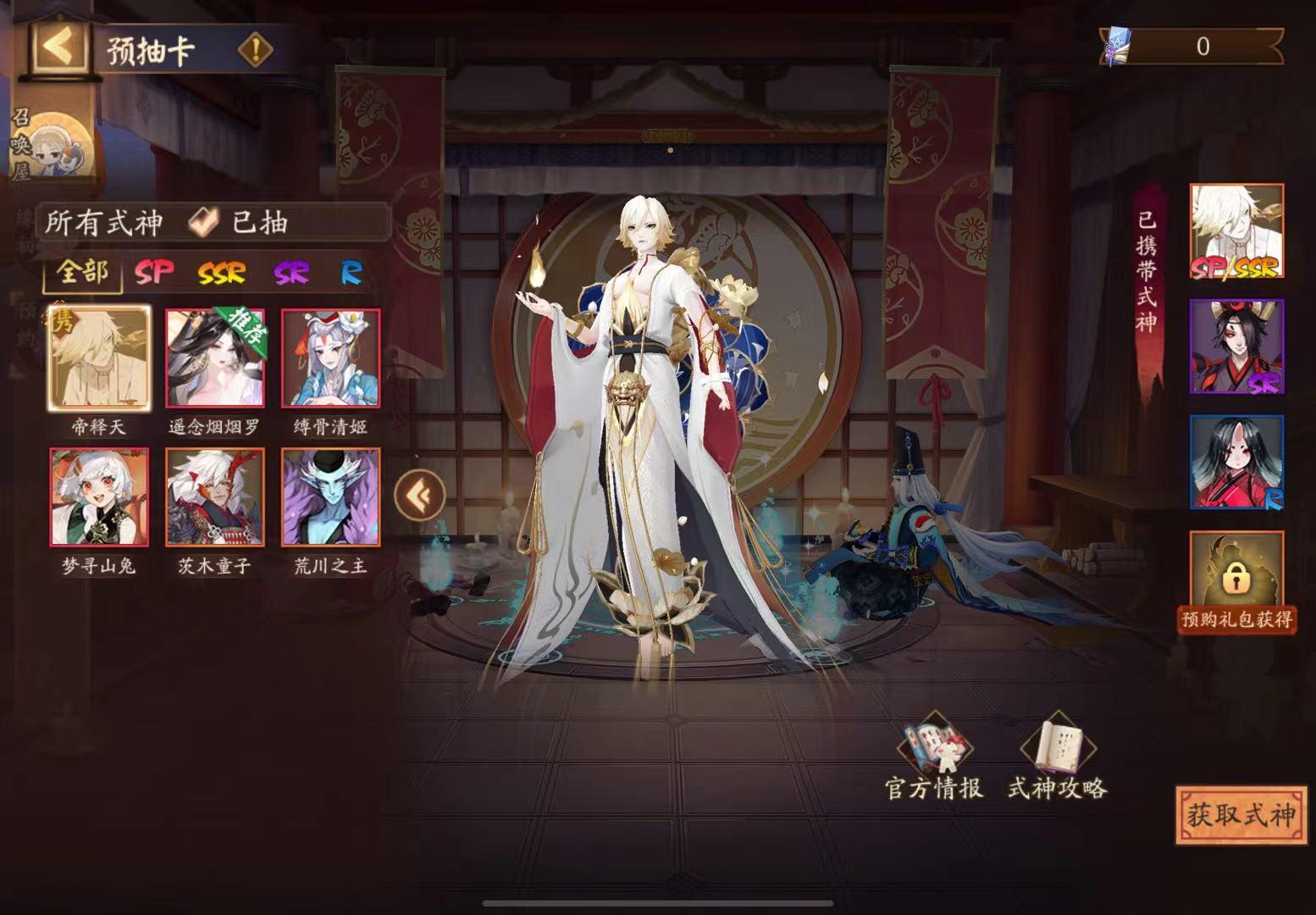Toggle the 已抽 drawn filter checkmark

coord(202,223)
